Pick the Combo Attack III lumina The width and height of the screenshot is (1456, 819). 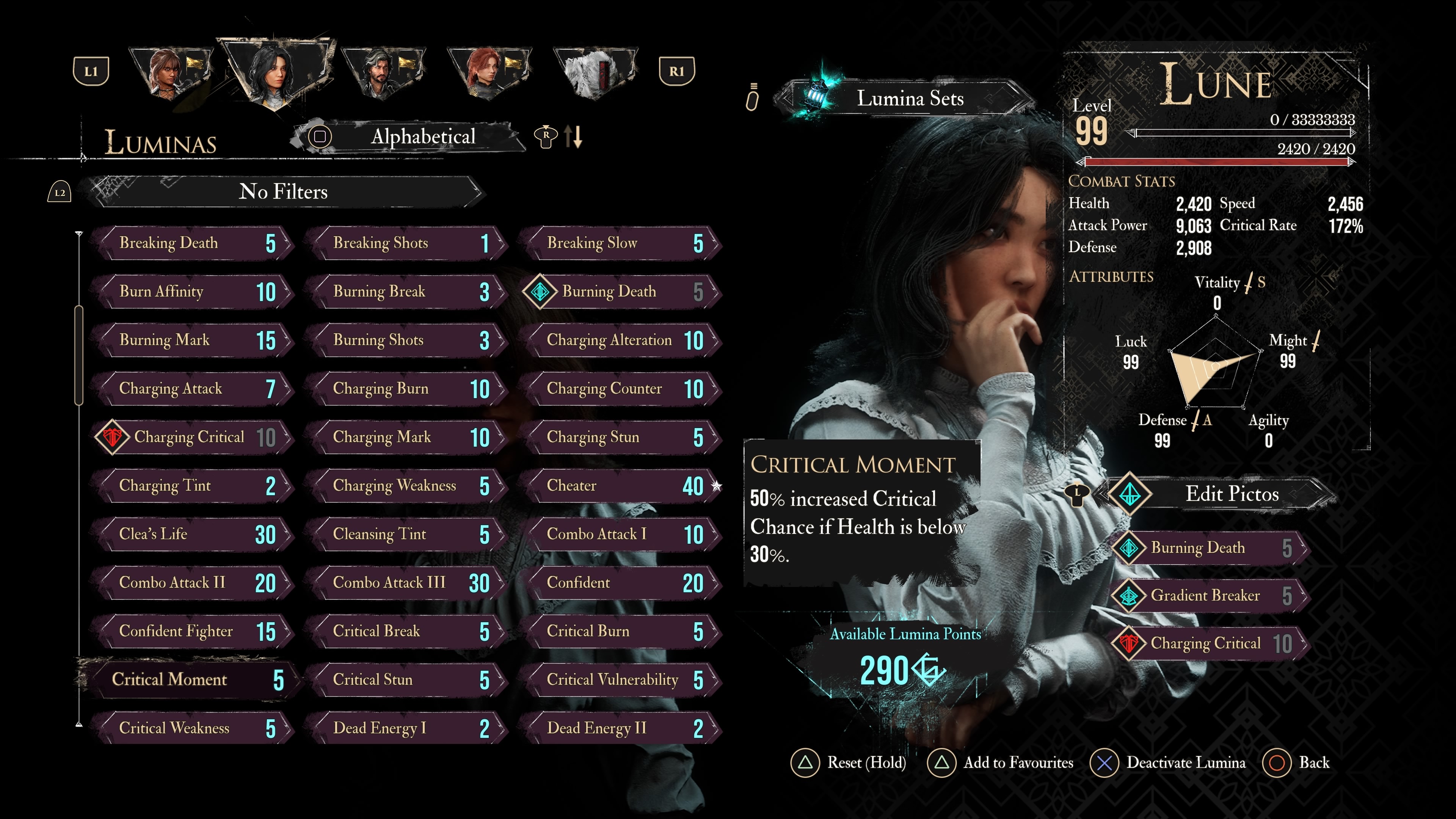408,583
